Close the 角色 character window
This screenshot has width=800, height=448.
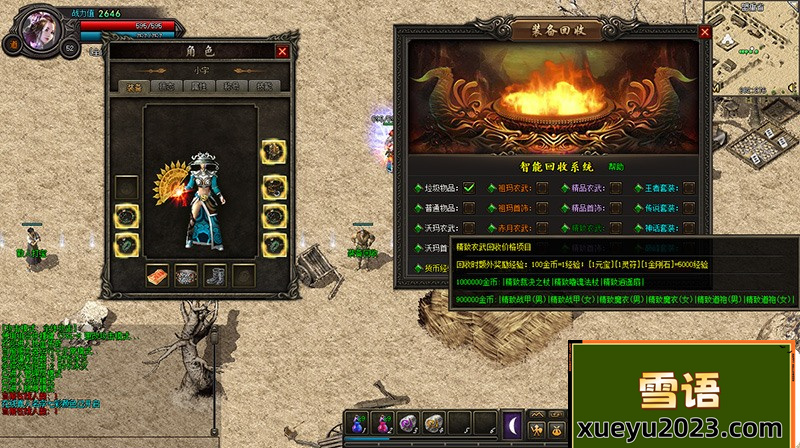(x=282, y=51)
